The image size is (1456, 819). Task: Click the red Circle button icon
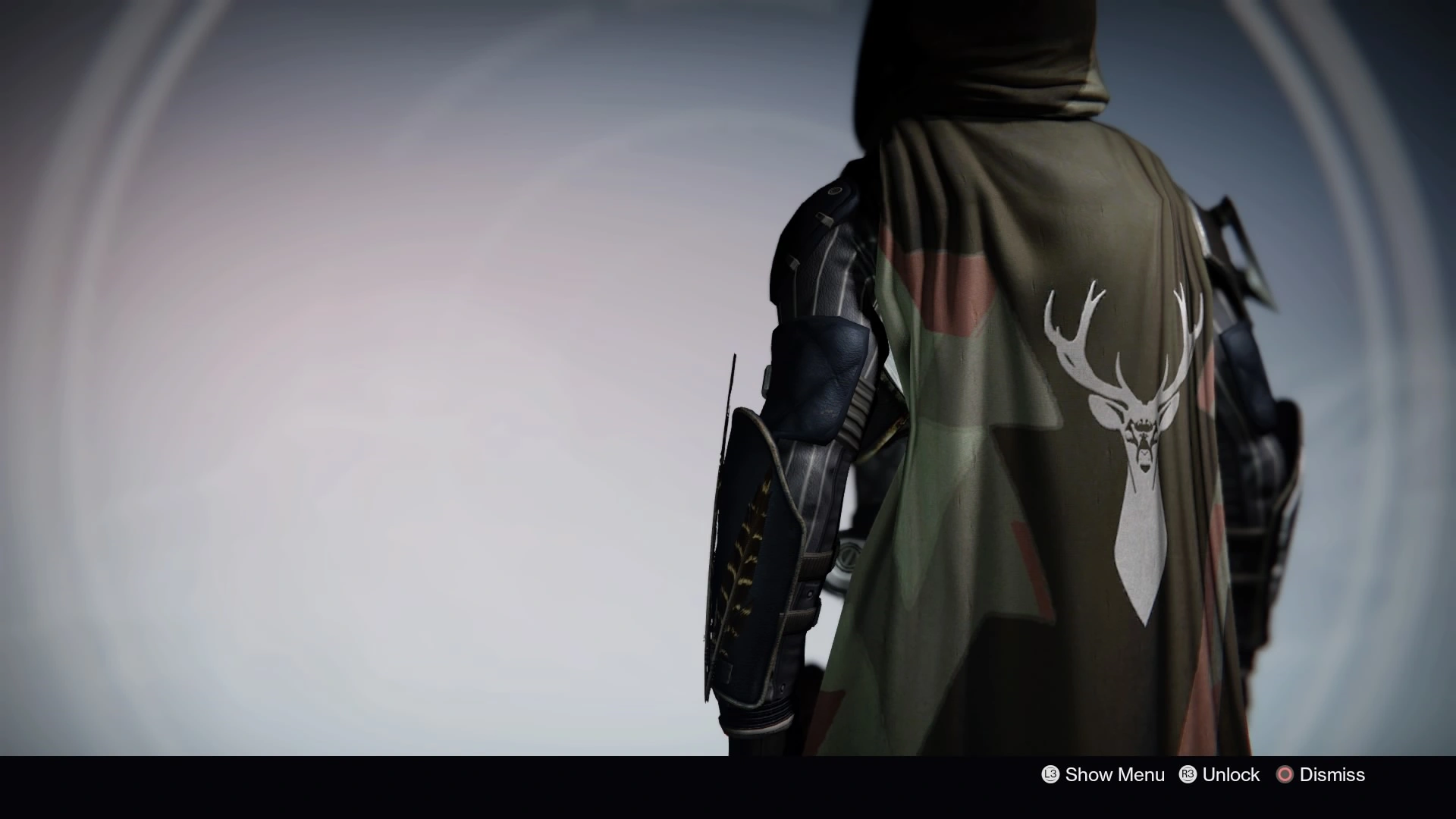[x=1286, y=775]
